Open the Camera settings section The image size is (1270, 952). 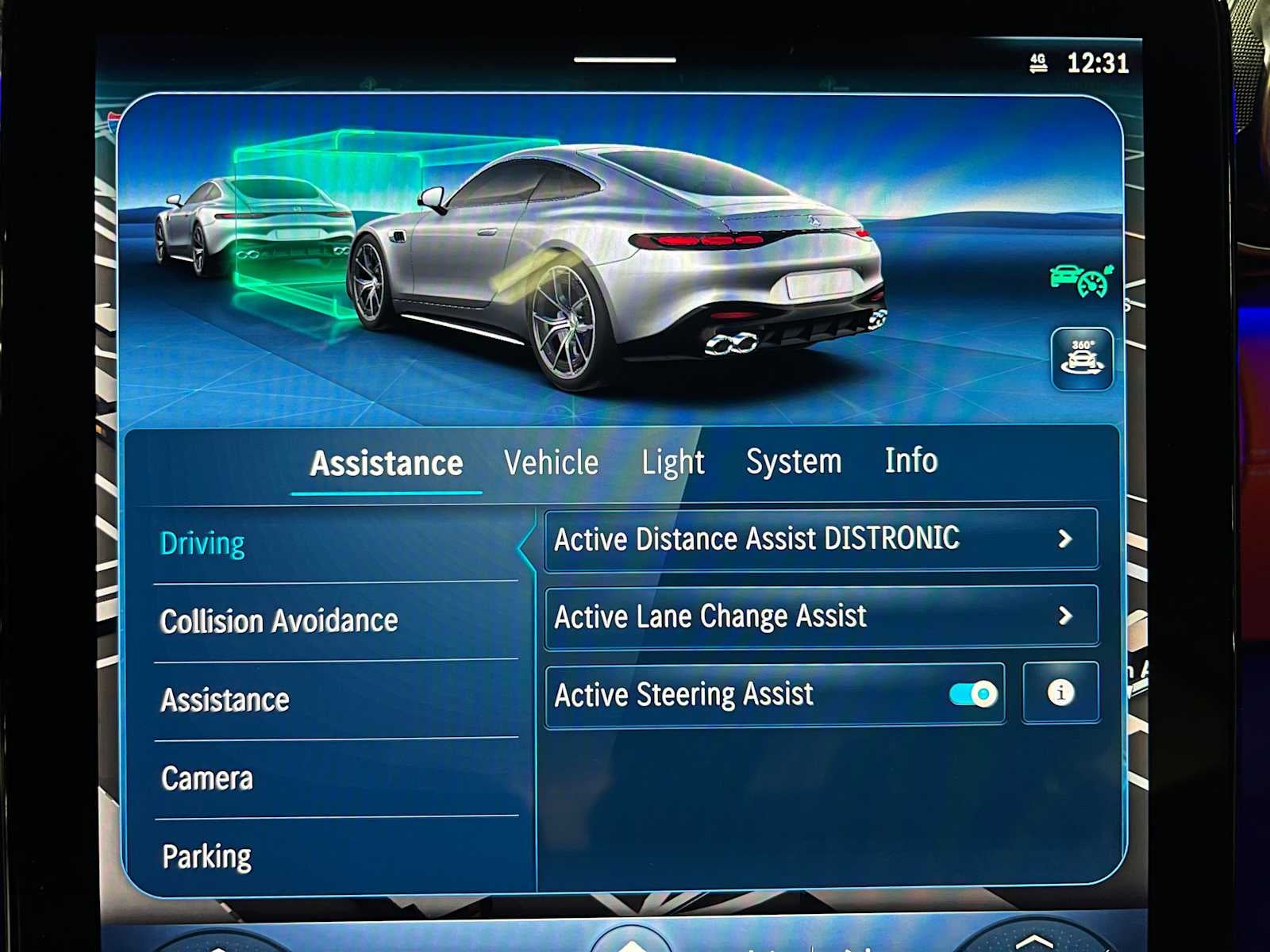(208, 779)
